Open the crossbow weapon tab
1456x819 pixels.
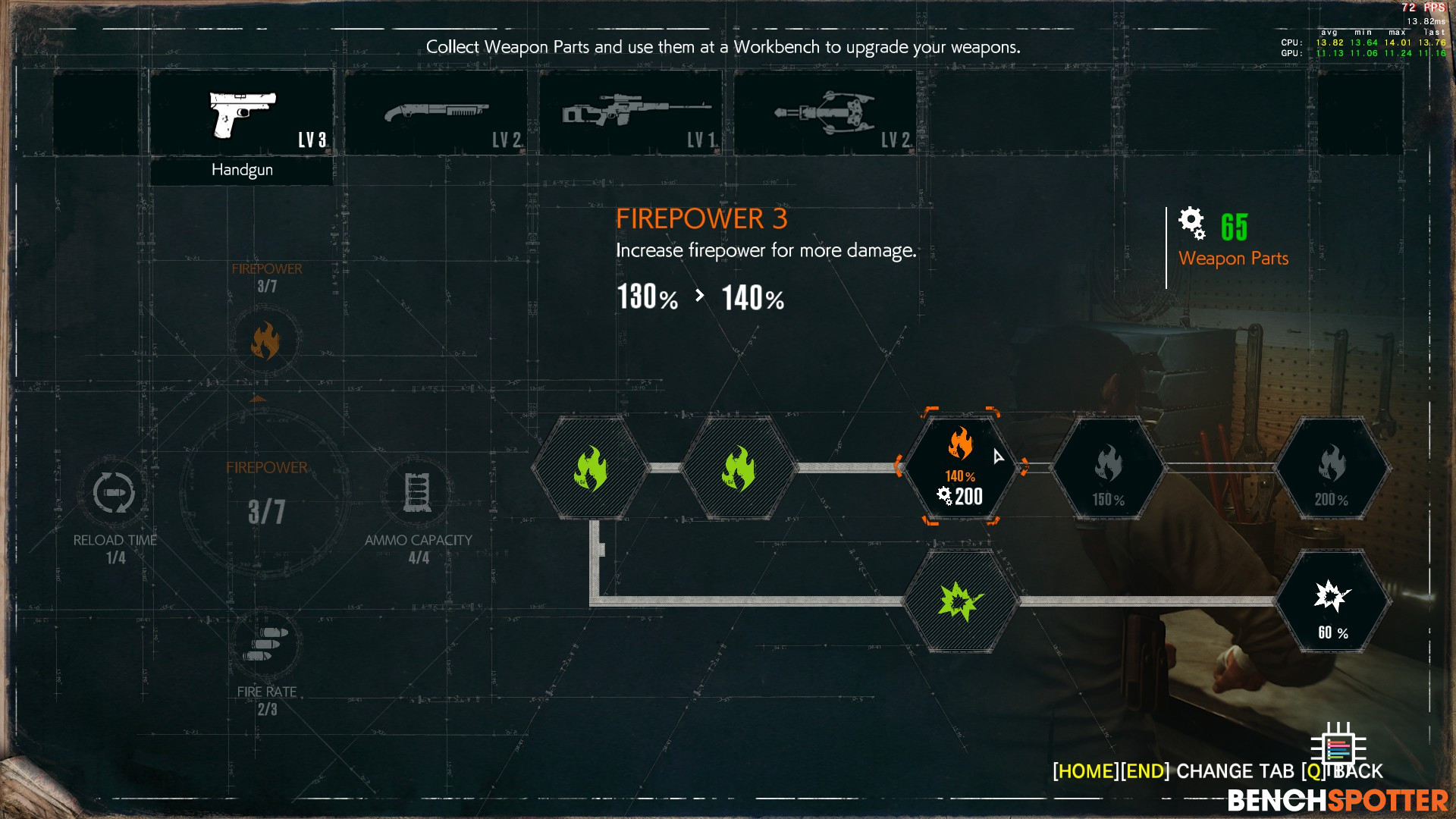tap(825, 114)
